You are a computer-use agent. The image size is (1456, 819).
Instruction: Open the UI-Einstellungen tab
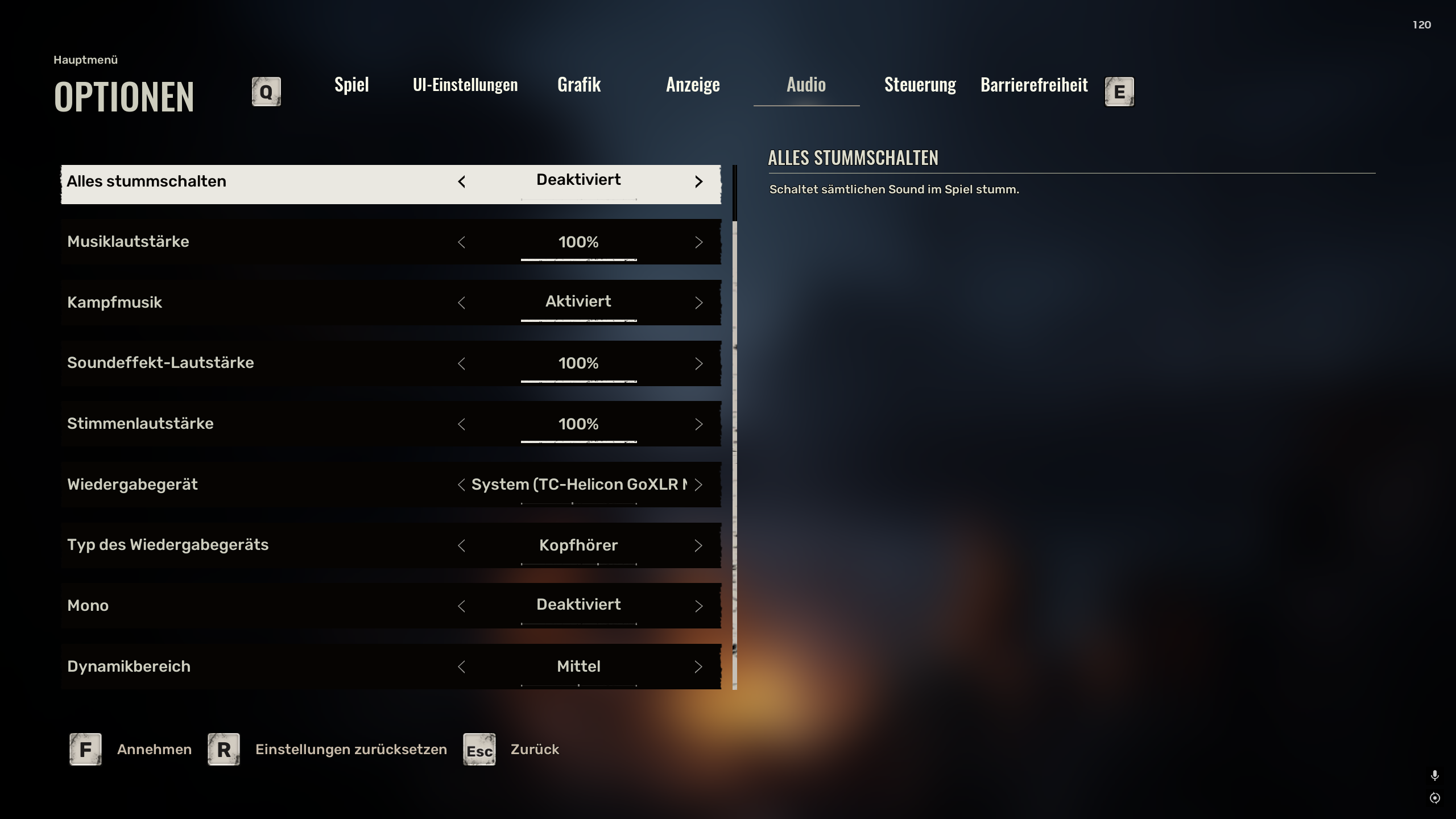[465, 85]
